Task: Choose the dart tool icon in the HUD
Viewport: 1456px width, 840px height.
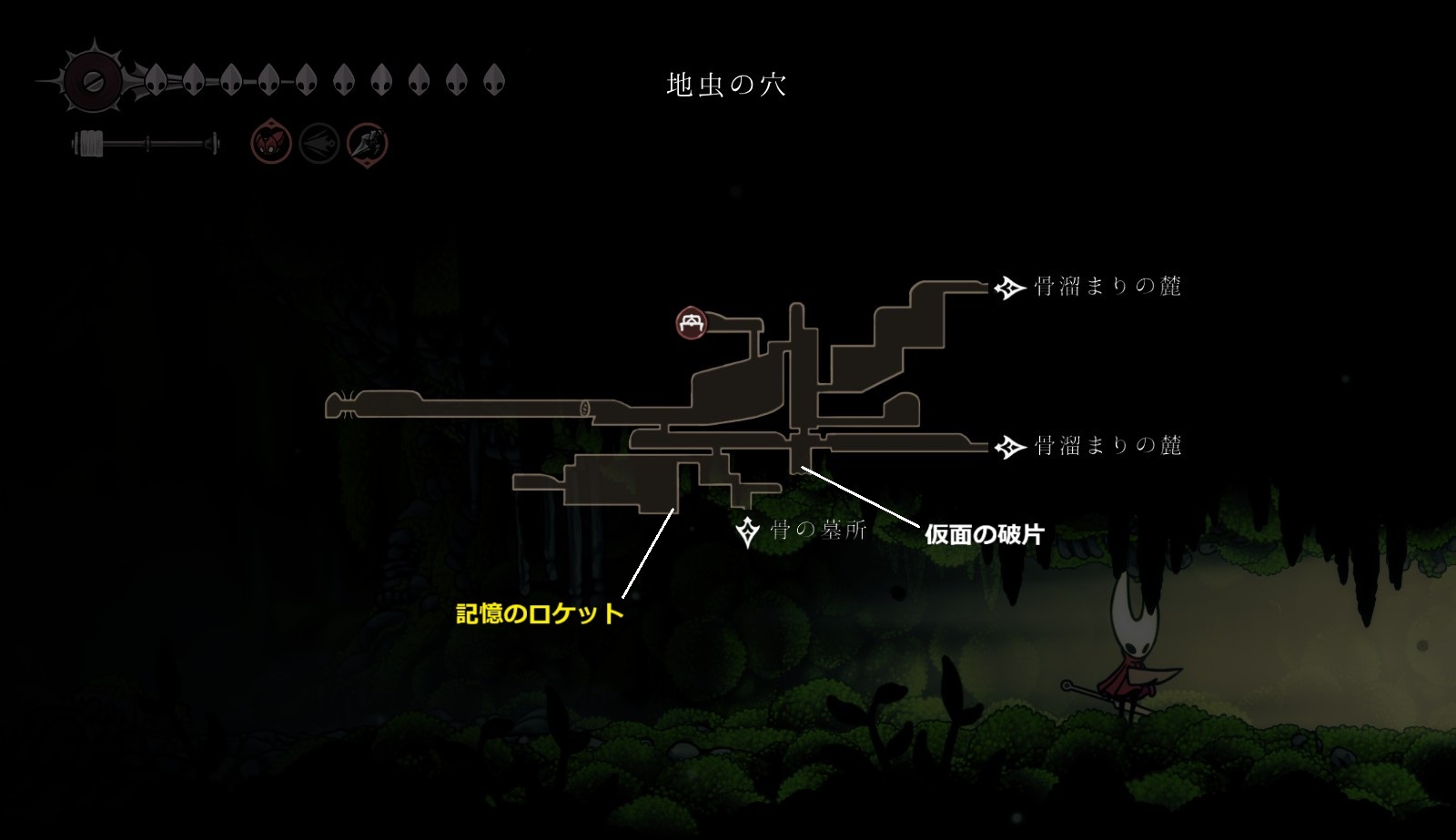Action: 319,144
